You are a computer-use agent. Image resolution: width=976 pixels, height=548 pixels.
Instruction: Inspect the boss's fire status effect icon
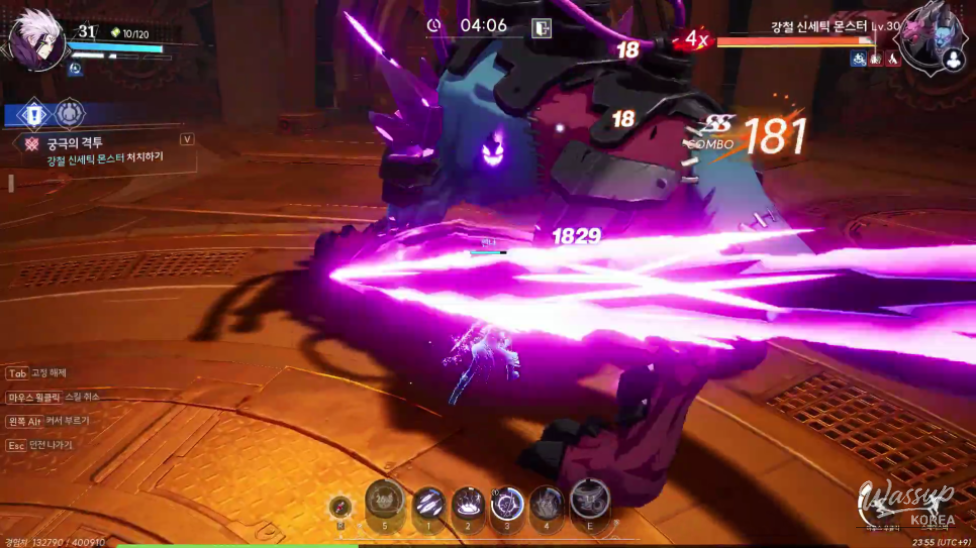click(893, 60)
